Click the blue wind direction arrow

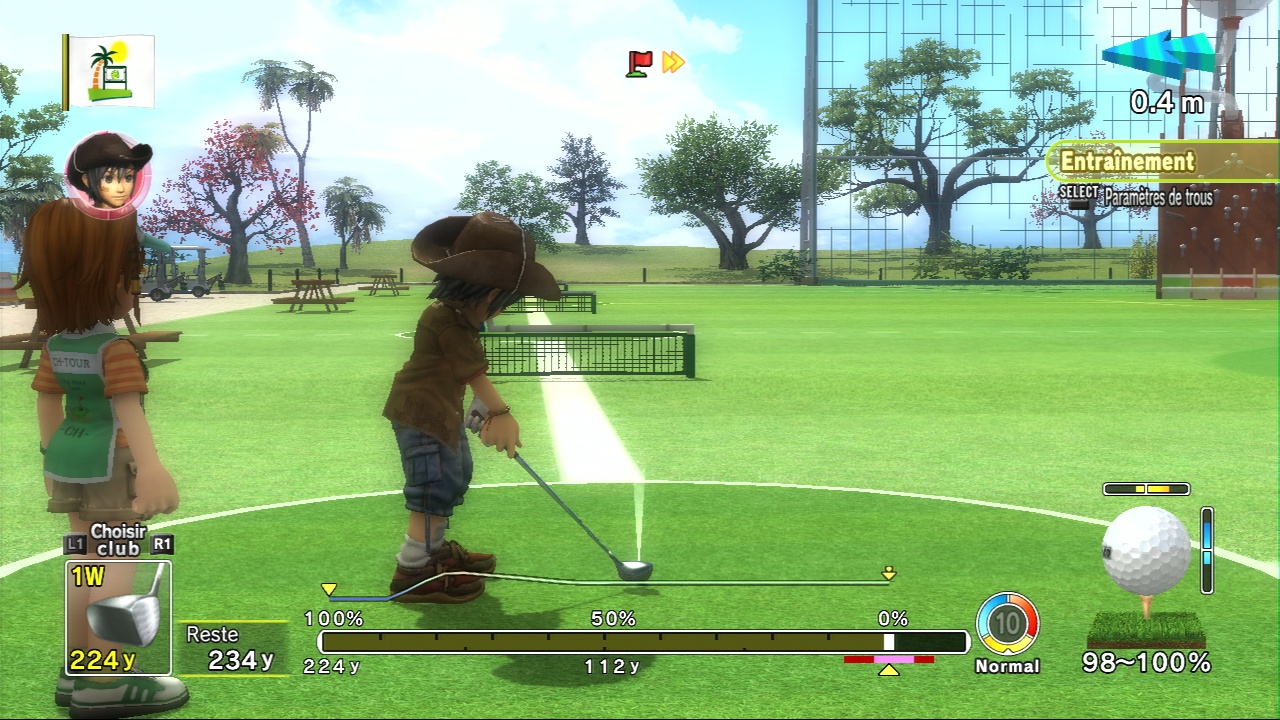click(1158, 54)
